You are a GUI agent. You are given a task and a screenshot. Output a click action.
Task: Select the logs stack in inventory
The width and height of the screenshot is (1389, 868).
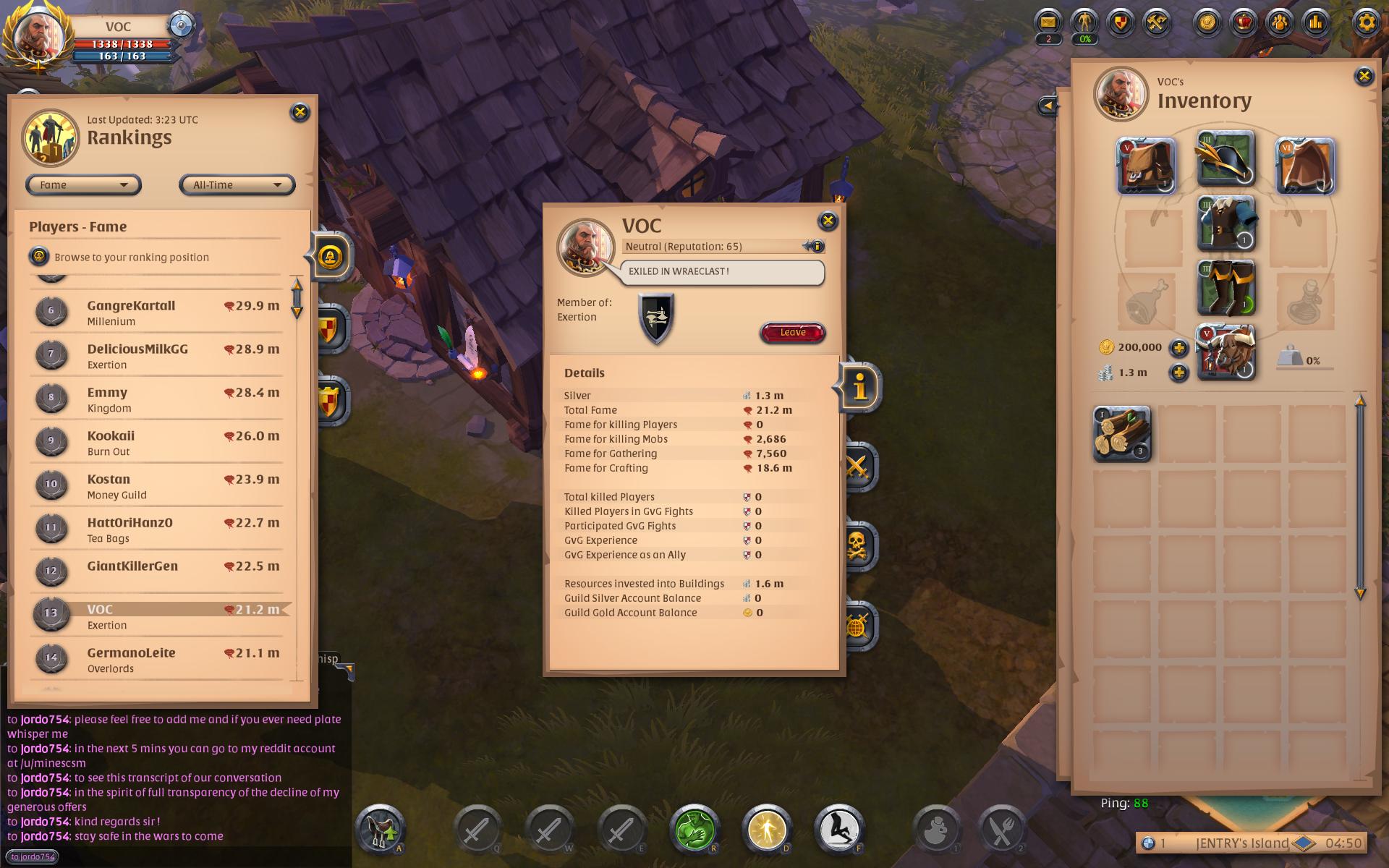pyautogui.click(x=1121, y=434)
